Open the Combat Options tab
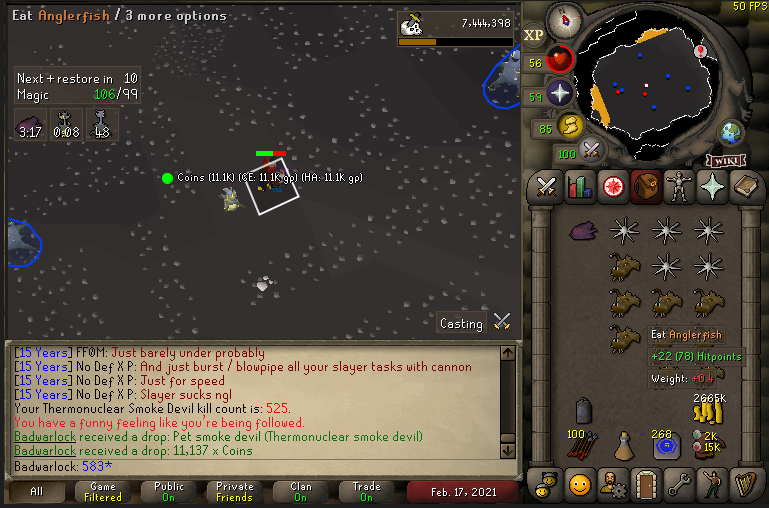Viewport: 769px width, 508px height. pyautogui.click(x=546, y=186)
